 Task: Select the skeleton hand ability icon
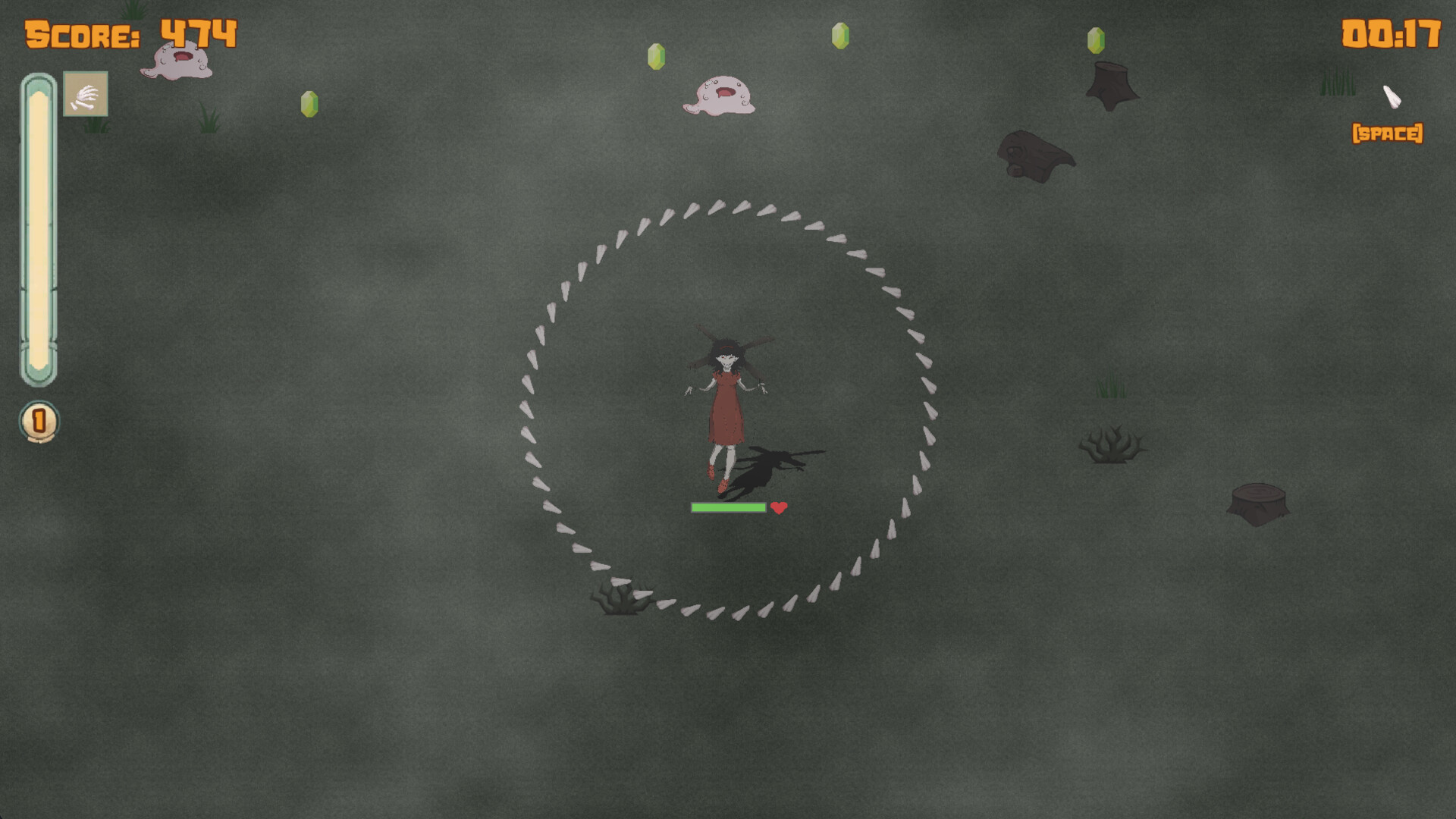click(x=85, y=94)
